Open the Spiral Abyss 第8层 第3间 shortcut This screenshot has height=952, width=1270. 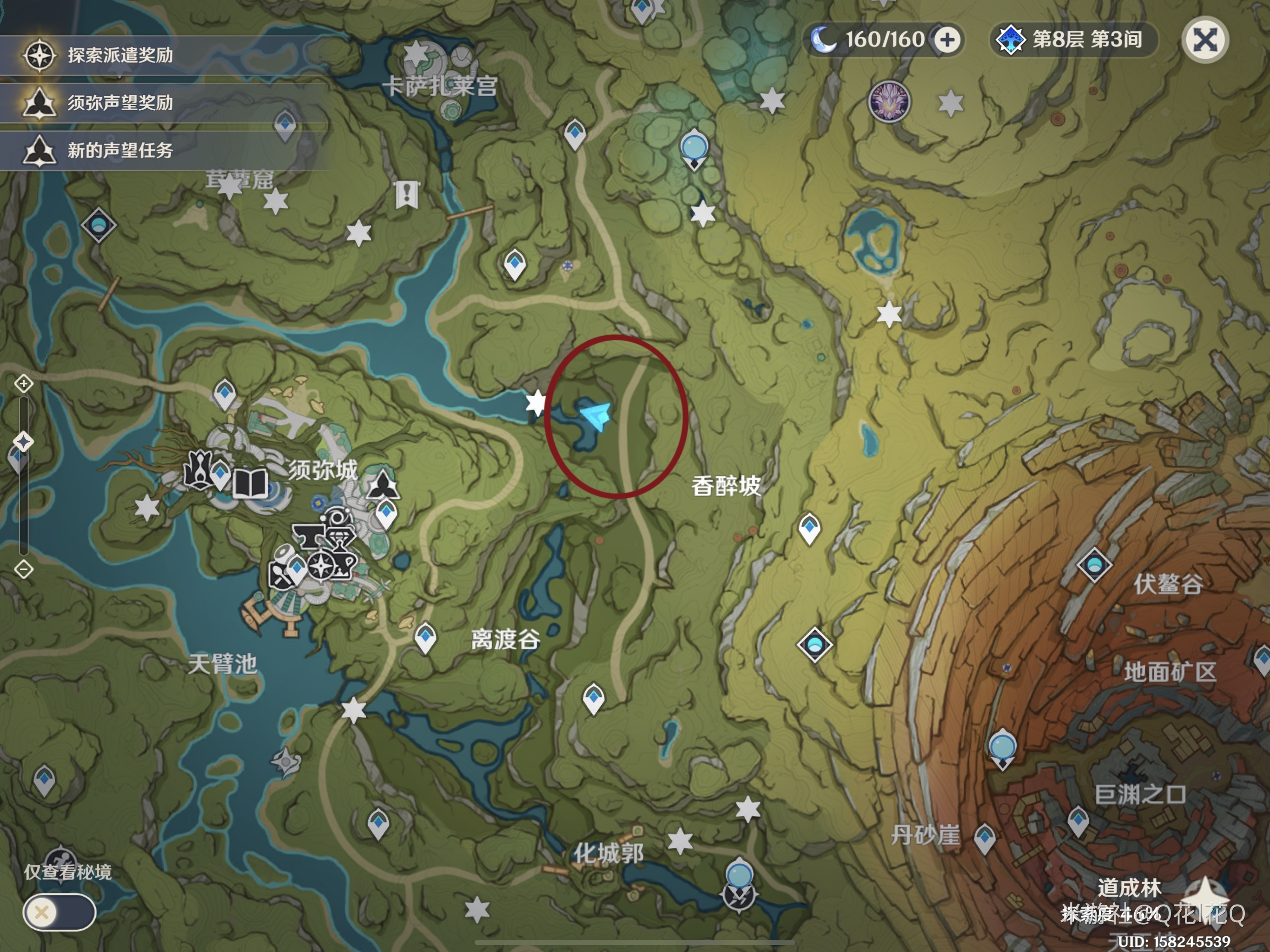coord(1074,40)
